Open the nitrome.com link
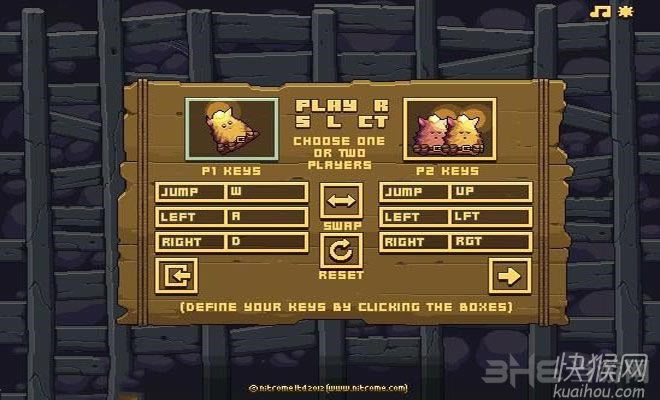Screen dimensions: 660x400 pyautogui.click(x=367, y=385)
